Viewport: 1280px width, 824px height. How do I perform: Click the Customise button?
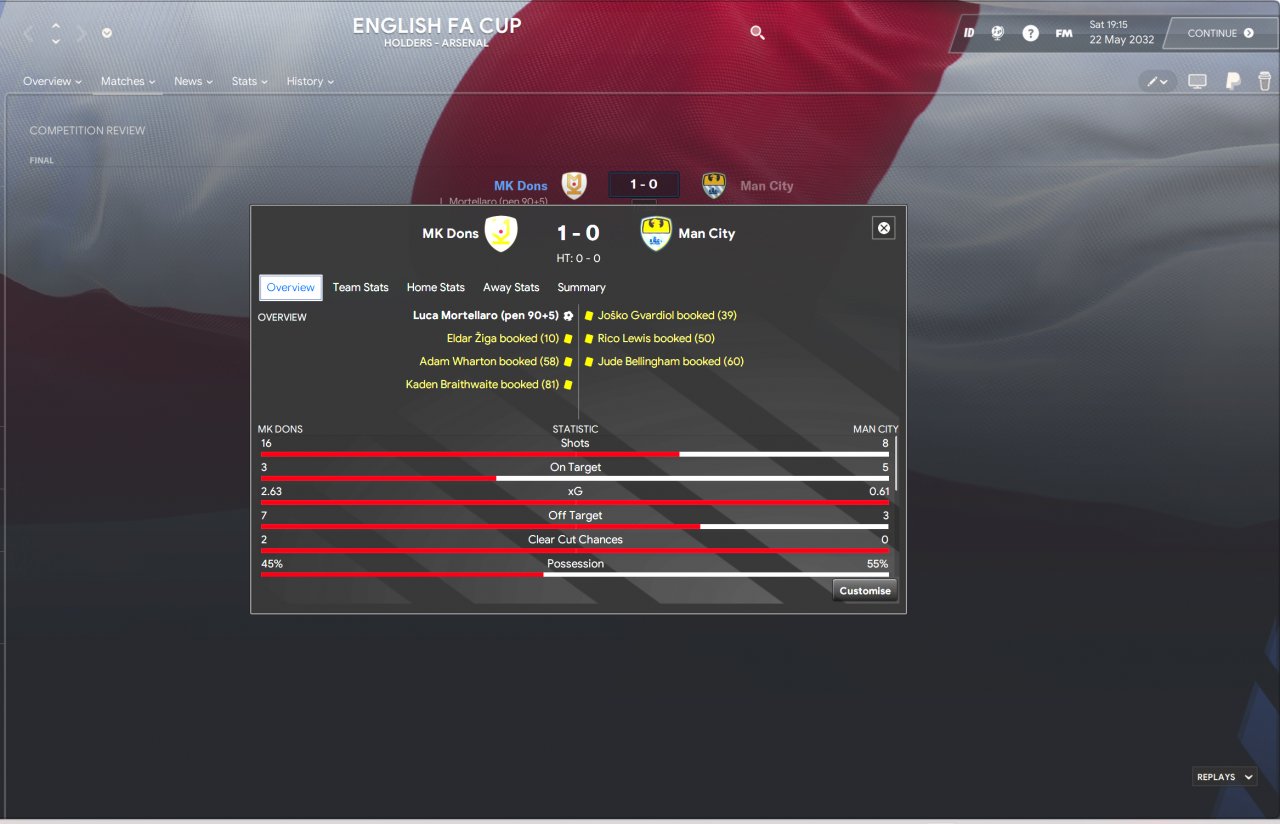[x=865, y=591]
